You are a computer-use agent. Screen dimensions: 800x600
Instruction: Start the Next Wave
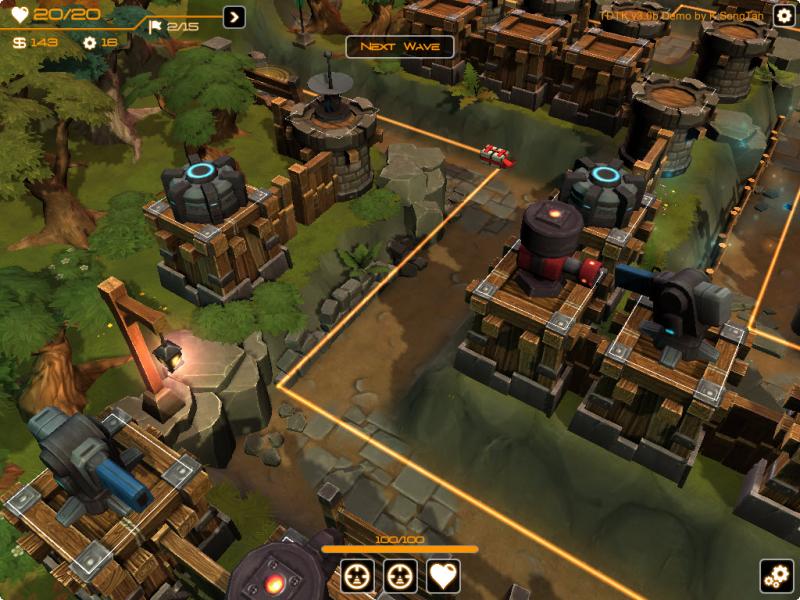(x=400, y=47)
